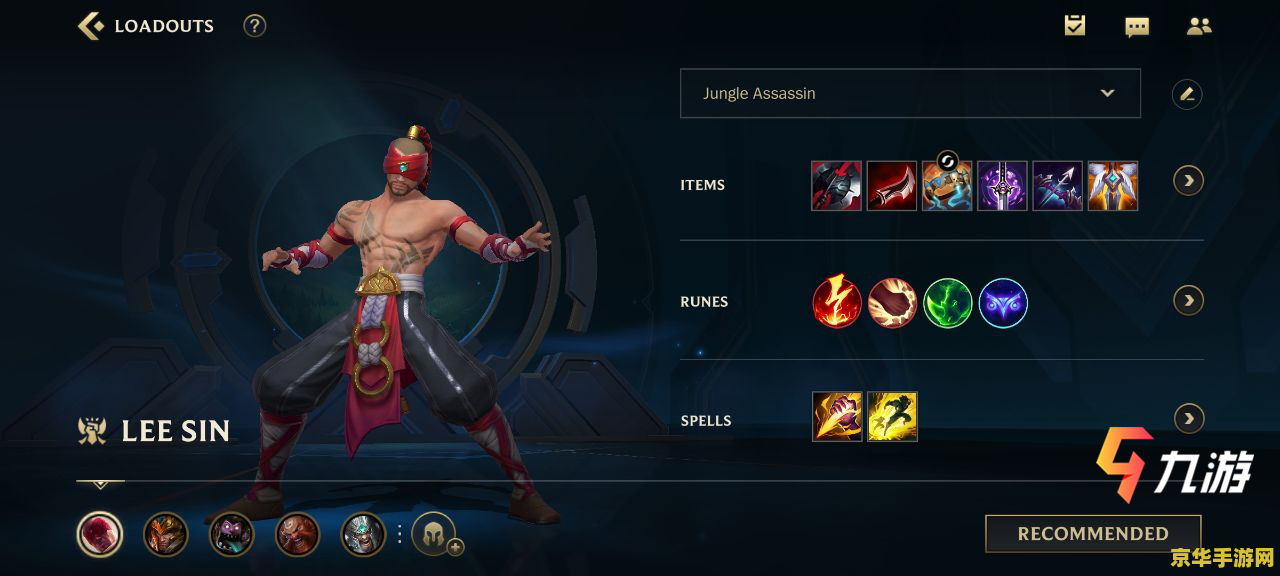
Task: Select the winged Guardian Angel item
Action: pos(1113,185)
